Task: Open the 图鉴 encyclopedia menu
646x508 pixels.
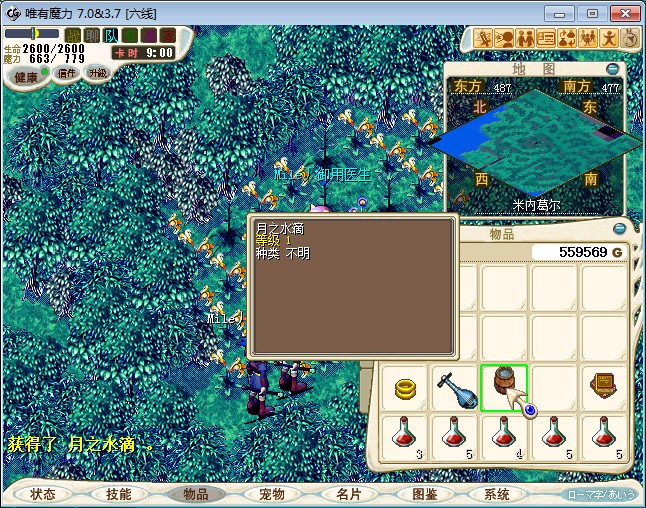Action: coord(423,494)
